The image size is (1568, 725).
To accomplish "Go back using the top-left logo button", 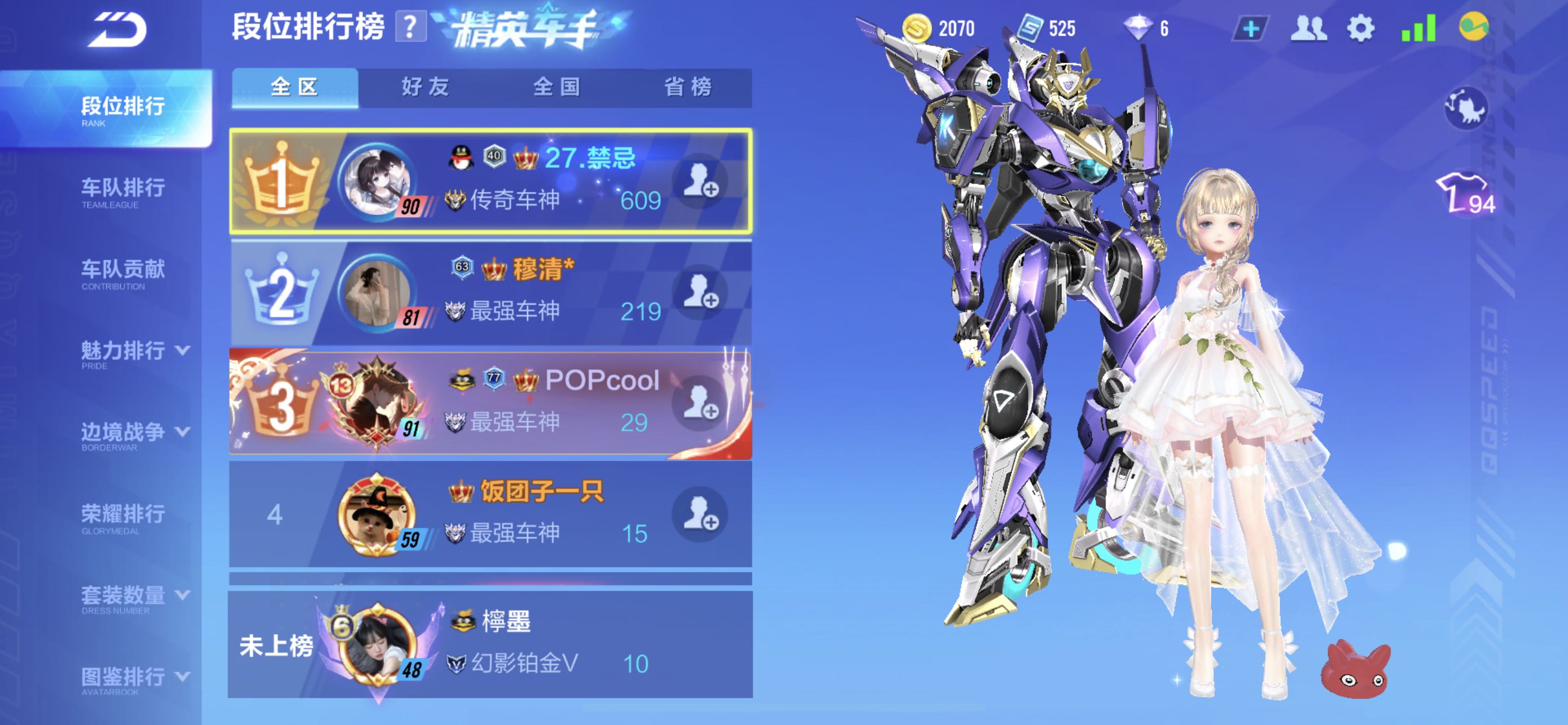I will click(117, 30).
